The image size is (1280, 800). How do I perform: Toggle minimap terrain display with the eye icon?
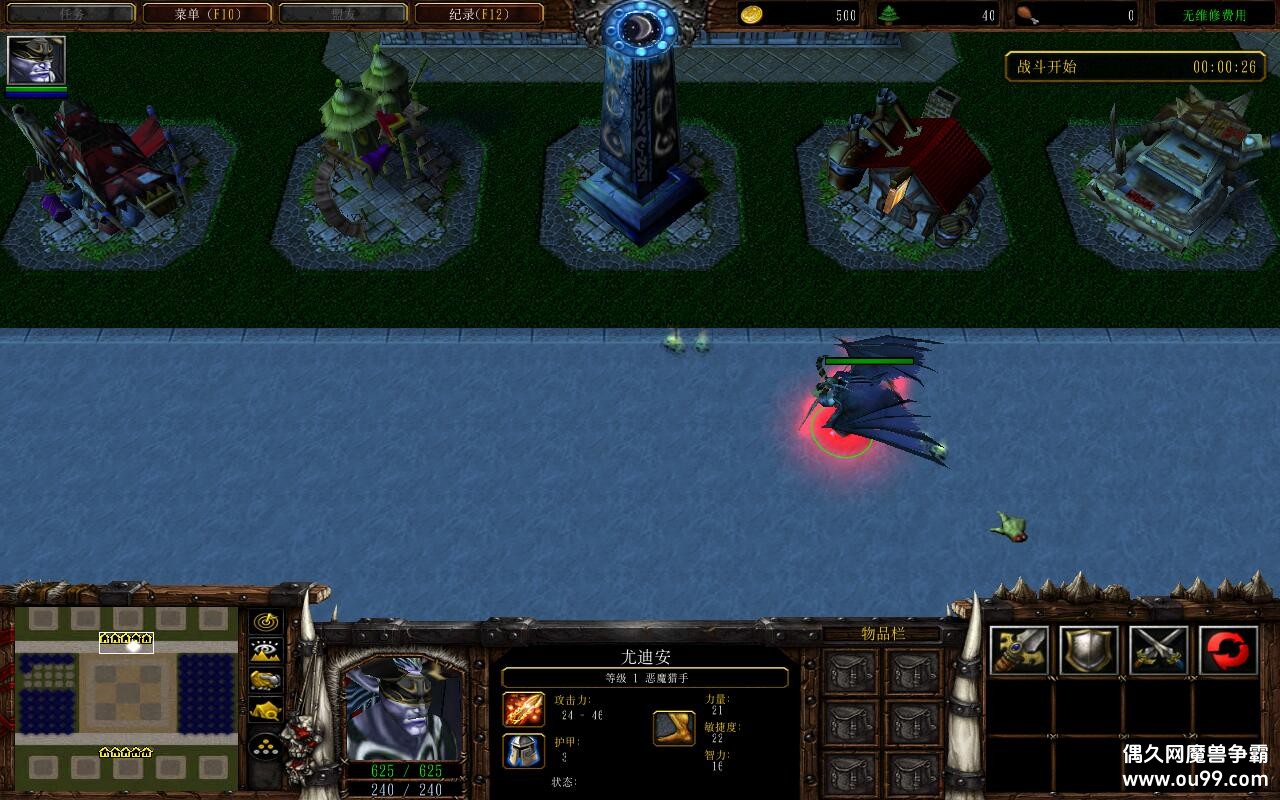(265, 651)
